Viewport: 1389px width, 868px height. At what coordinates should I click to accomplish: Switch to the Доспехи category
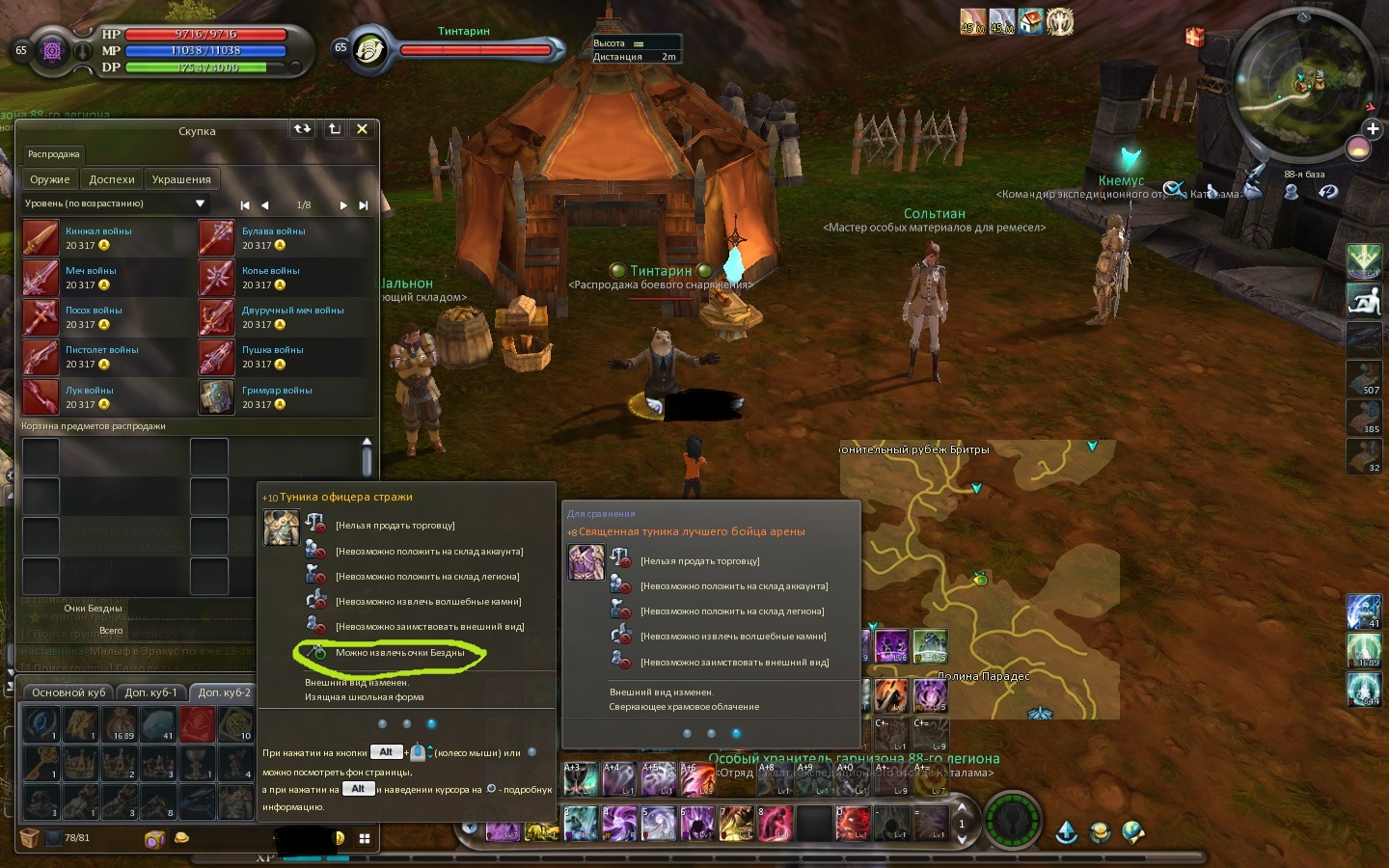coord(112,179)
